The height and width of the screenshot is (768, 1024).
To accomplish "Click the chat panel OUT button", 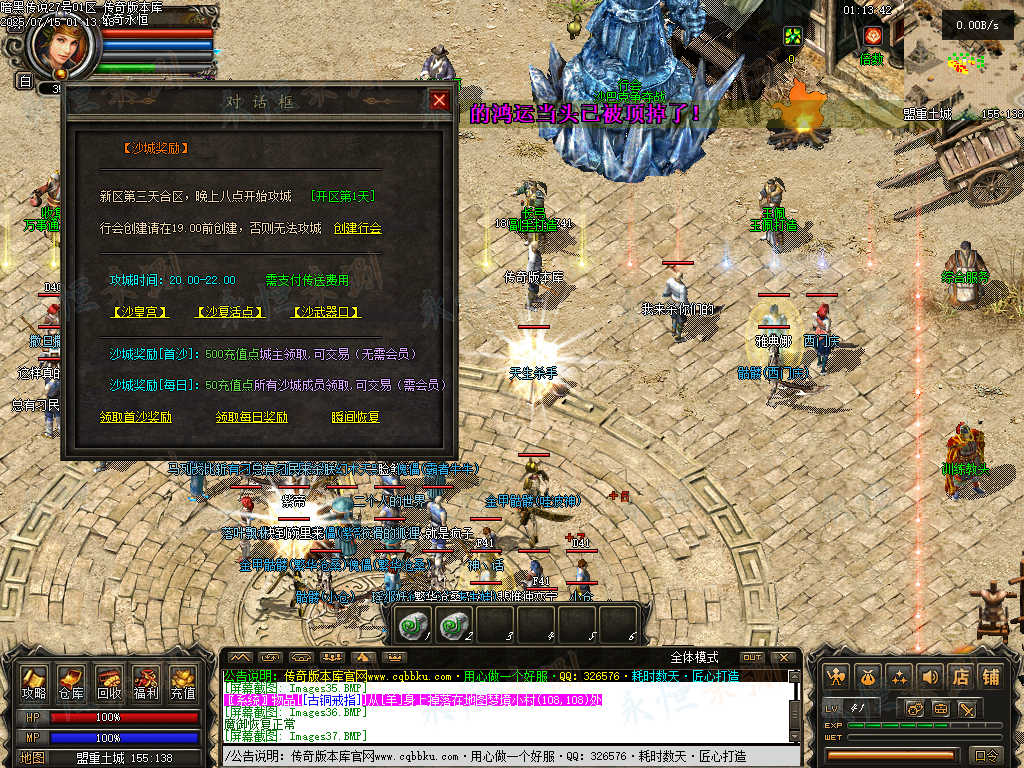I will coord(752,657).
